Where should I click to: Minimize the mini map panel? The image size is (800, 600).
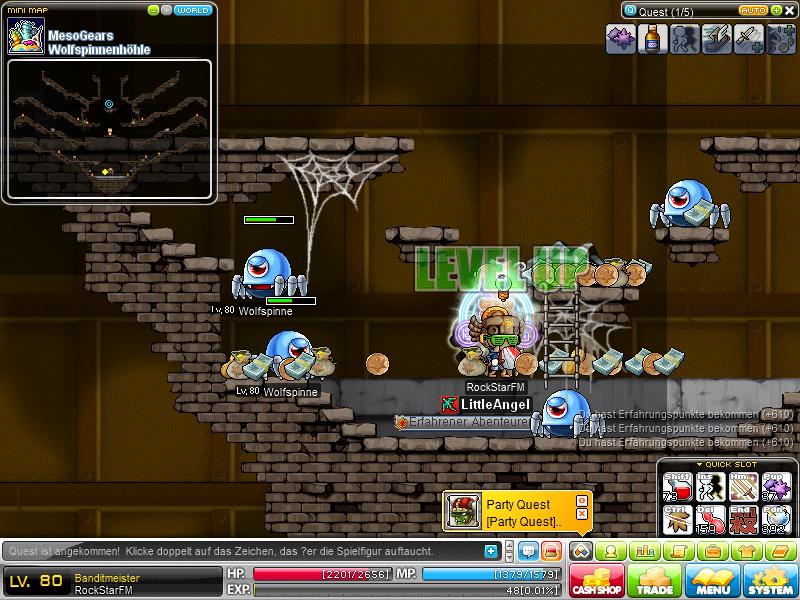click(153, 10)
